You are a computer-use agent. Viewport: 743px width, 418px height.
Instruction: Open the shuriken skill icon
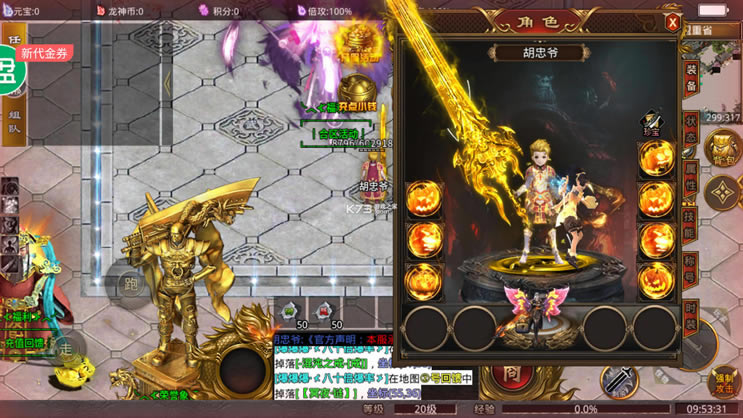pos(720,194)
